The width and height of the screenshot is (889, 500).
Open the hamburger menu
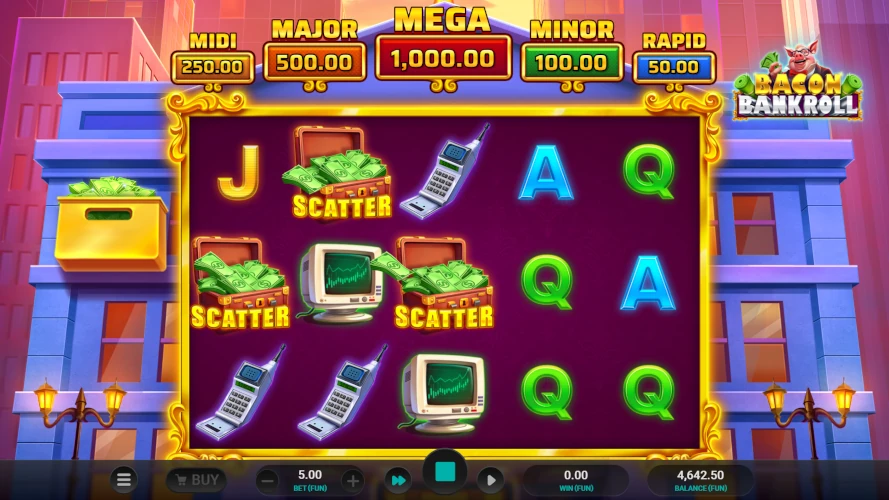click(123, 480)
